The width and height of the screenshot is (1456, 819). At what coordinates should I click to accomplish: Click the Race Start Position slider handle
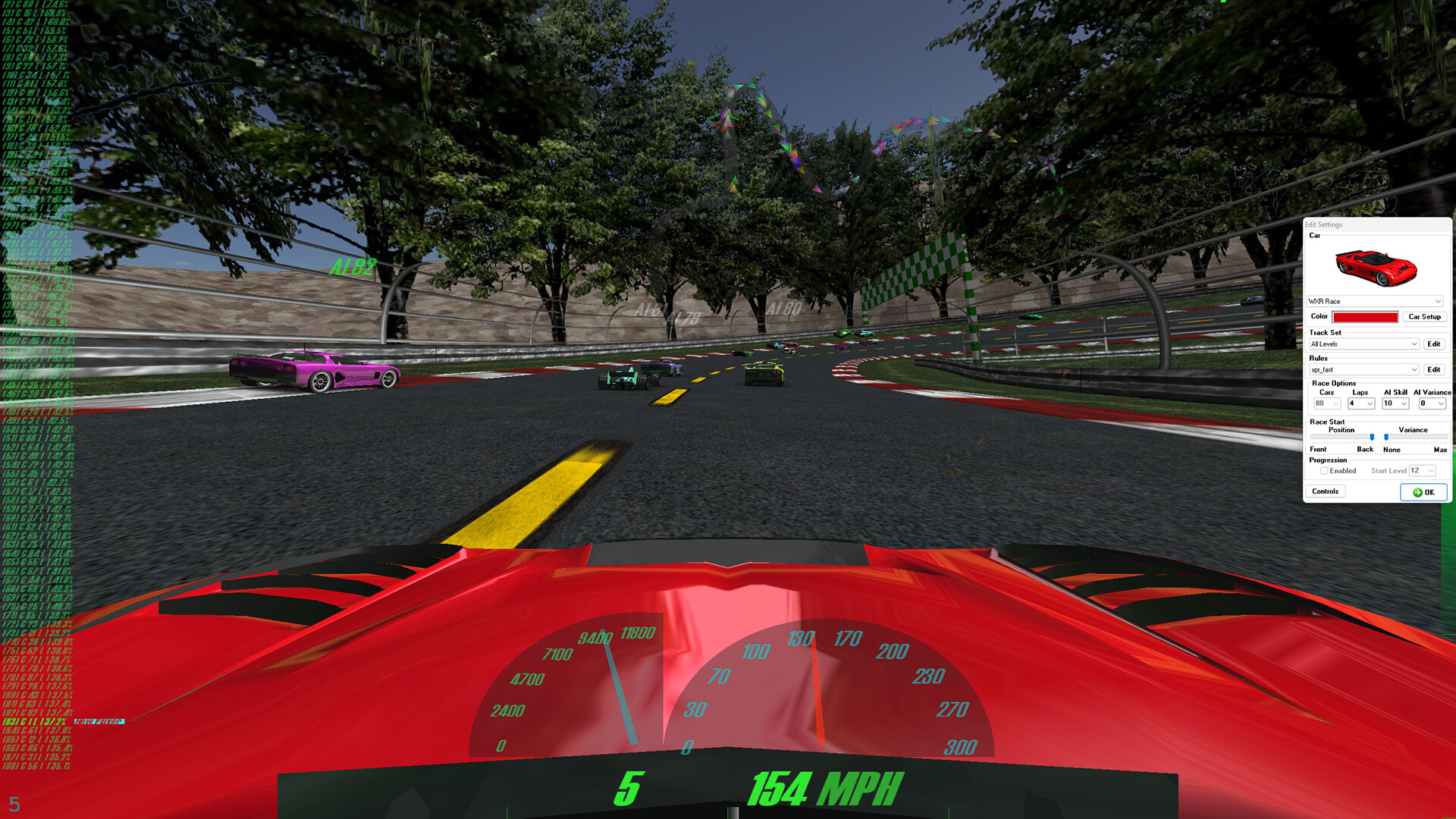tap(1372, 438)
